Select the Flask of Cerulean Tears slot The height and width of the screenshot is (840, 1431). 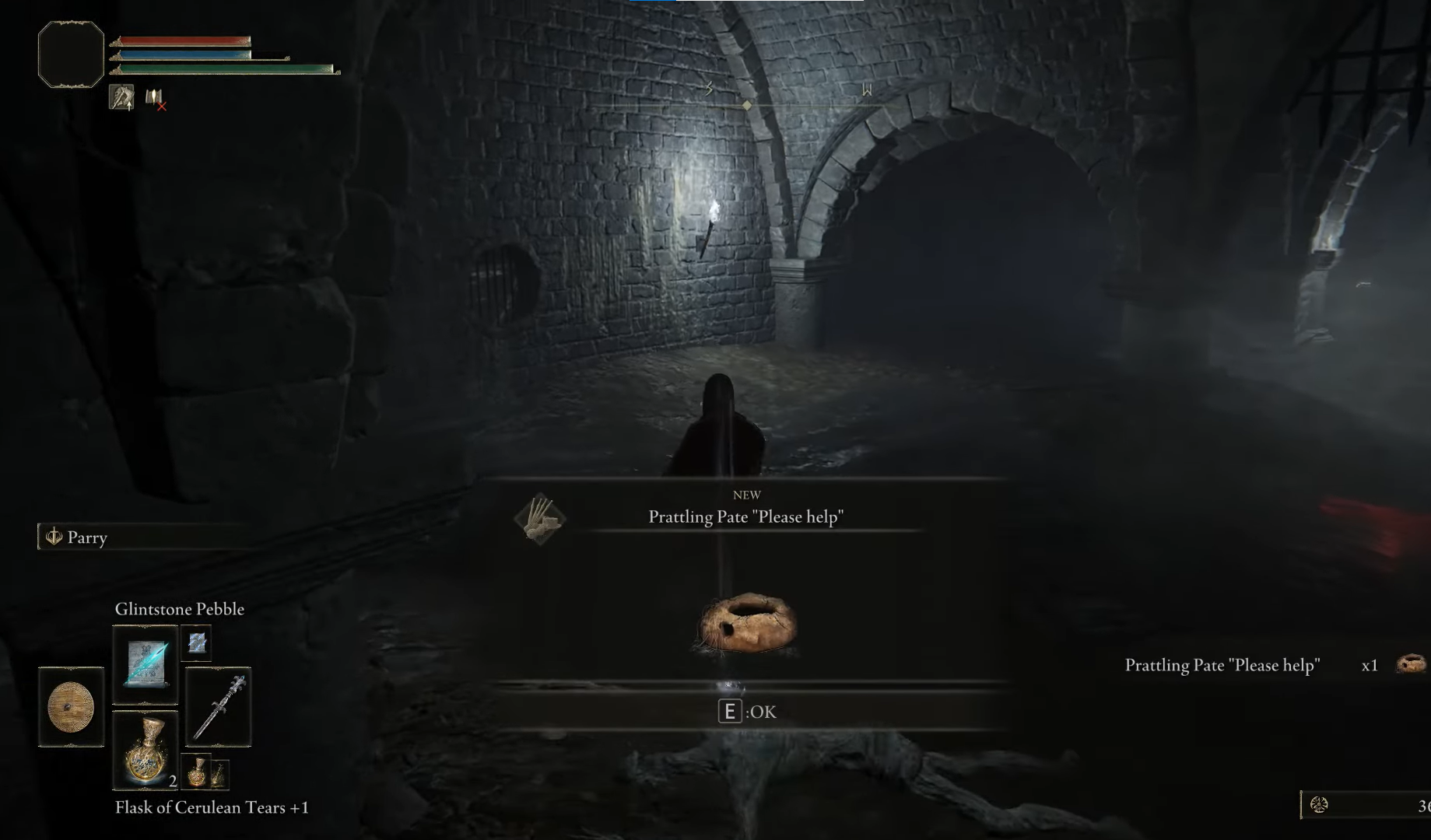pos(146,750)
